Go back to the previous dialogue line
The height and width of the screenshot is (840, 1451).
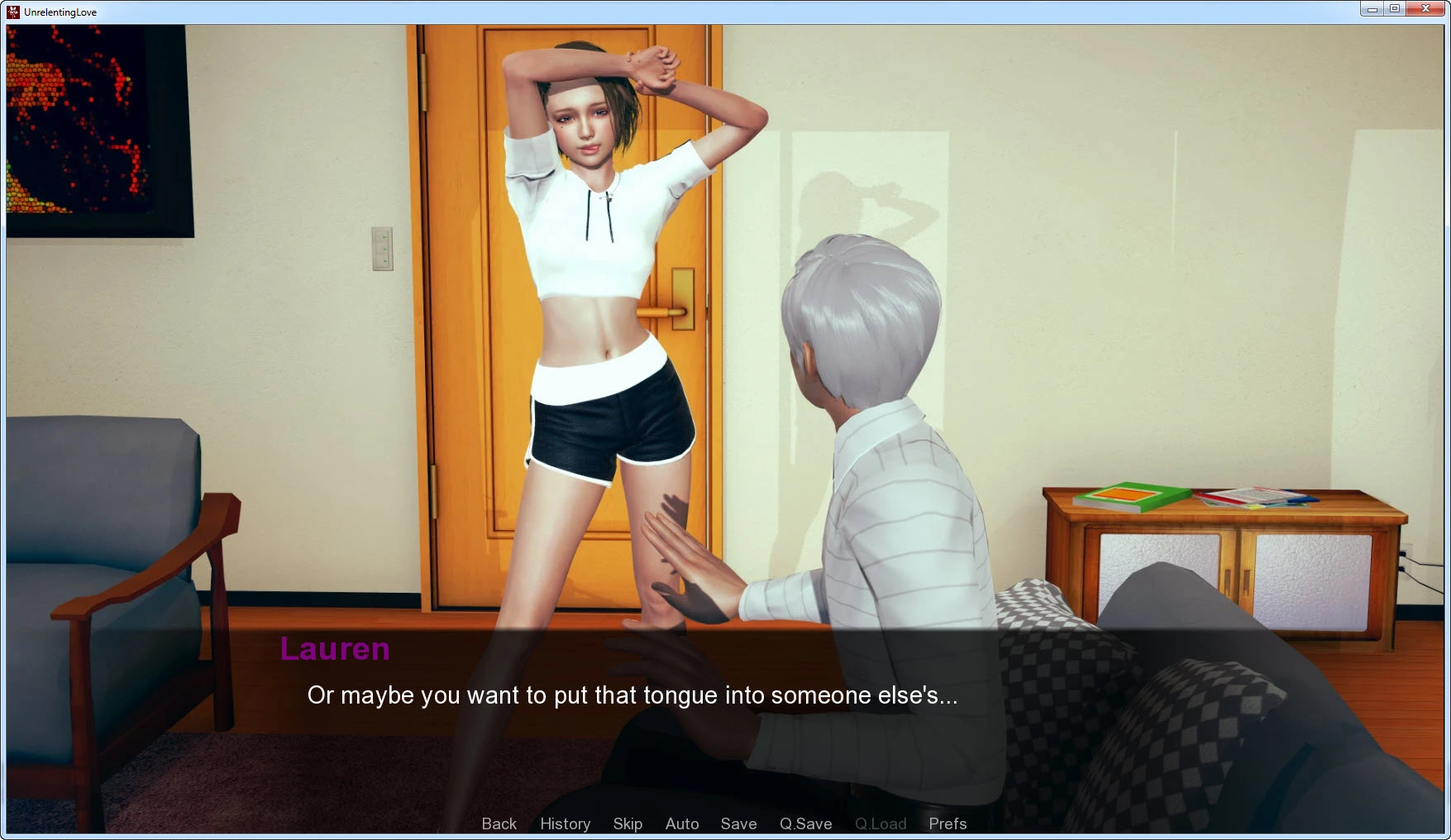click(499, 823)
